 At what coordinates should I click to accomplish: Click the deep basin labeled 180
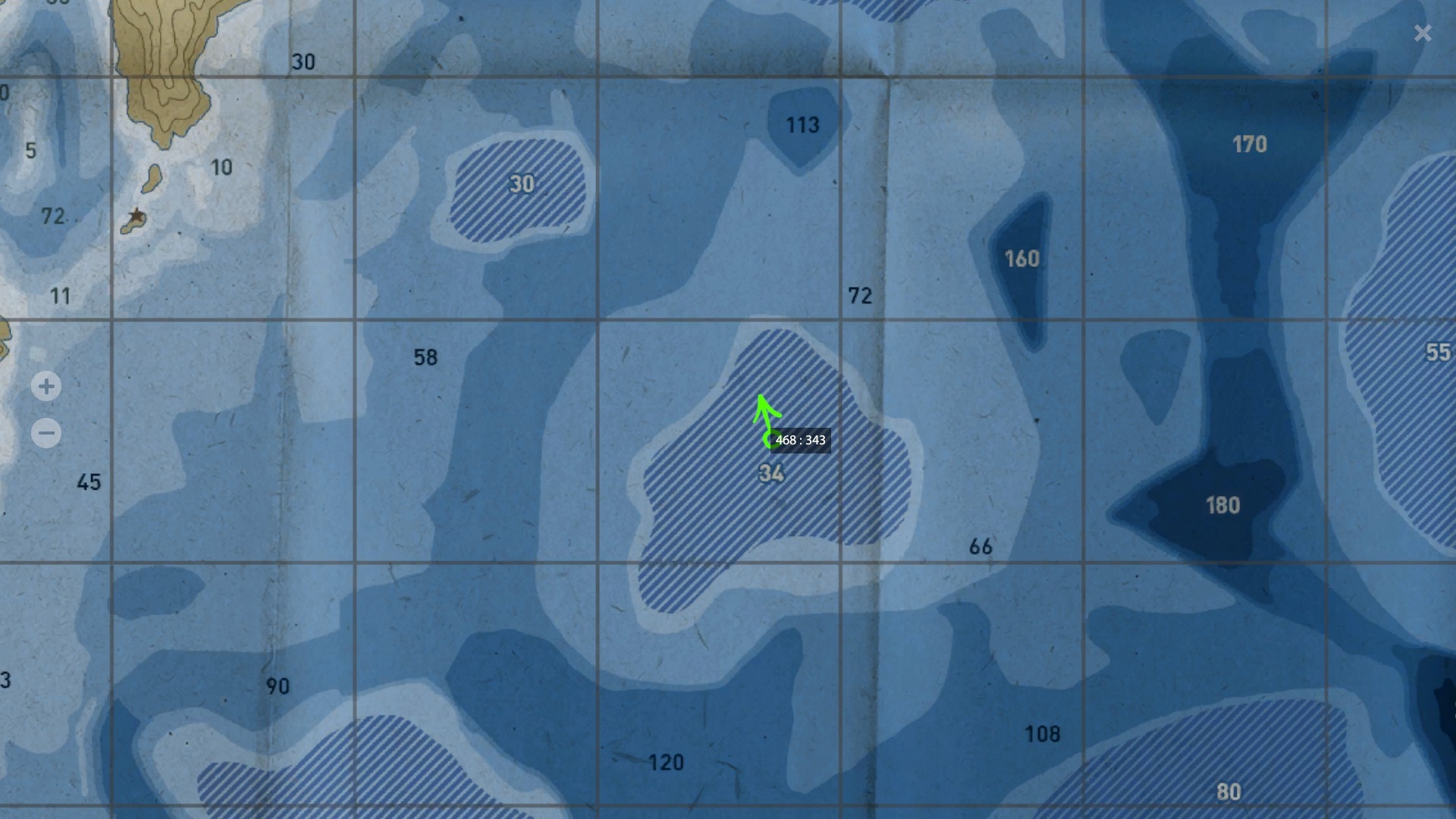pyautogui.click(x=1223, y=504)
